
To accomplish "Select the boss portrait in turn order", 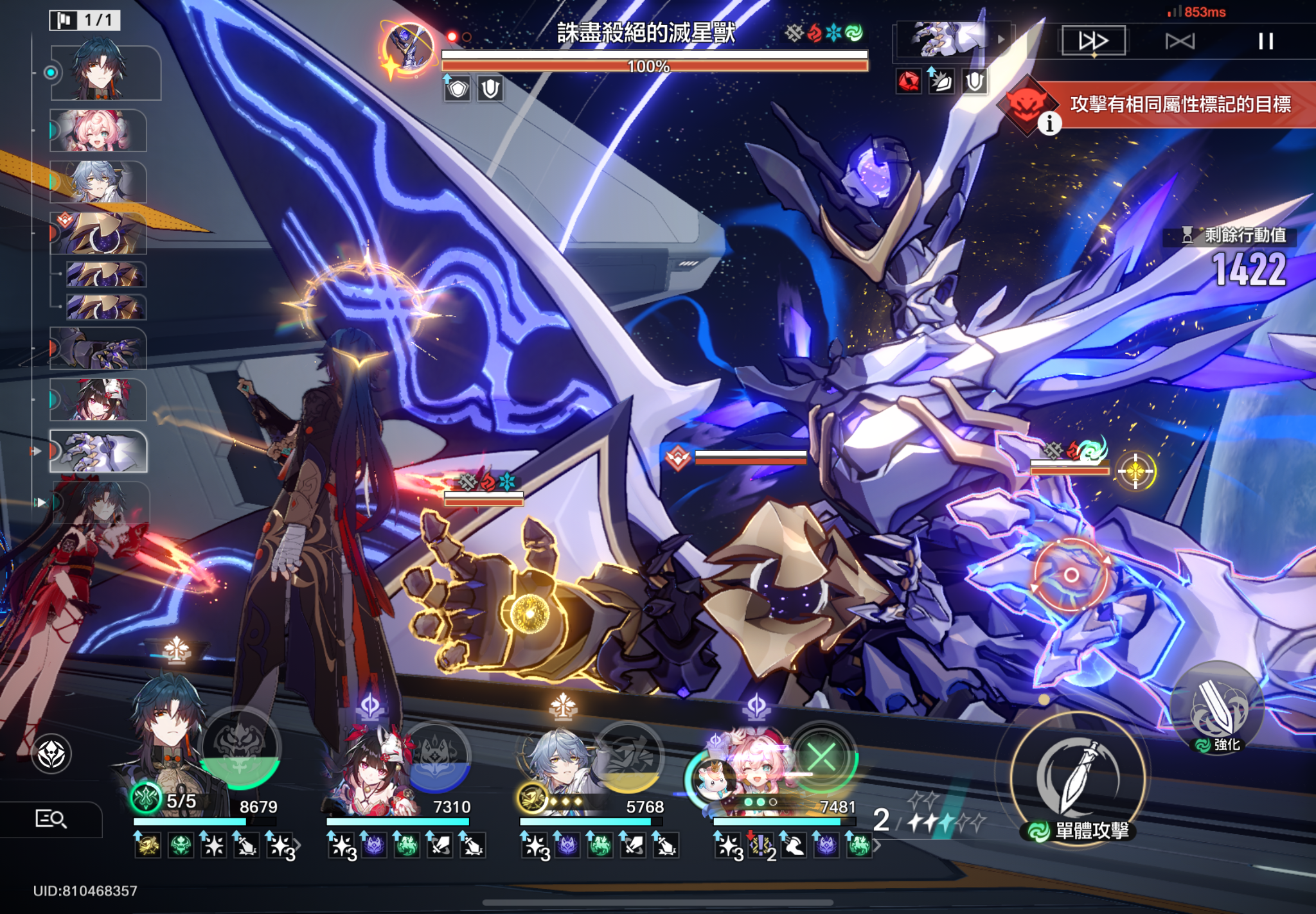I will click(98, 452).
